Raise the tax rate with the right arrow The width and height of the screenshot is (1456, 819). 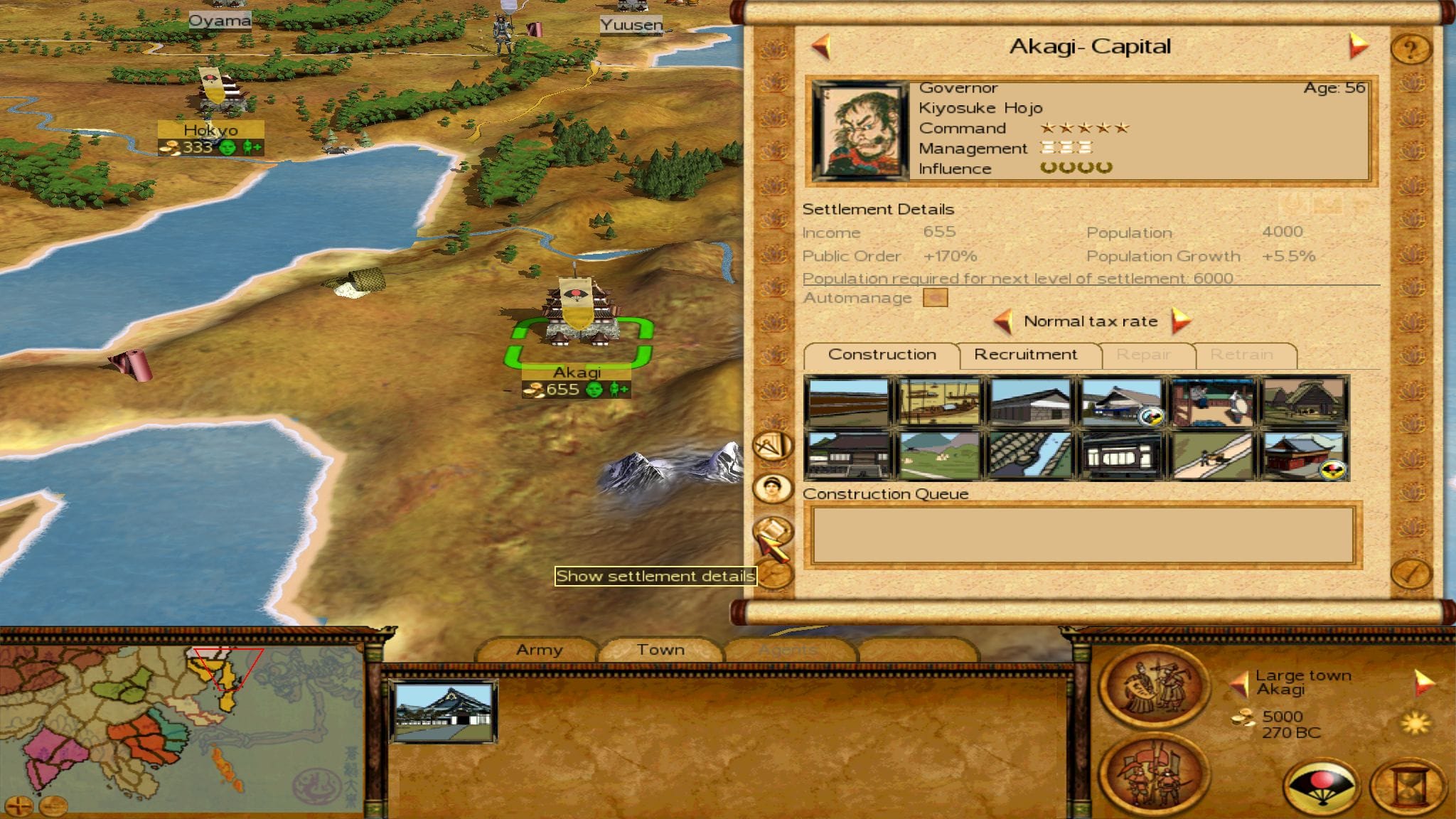click(1179, 321)
